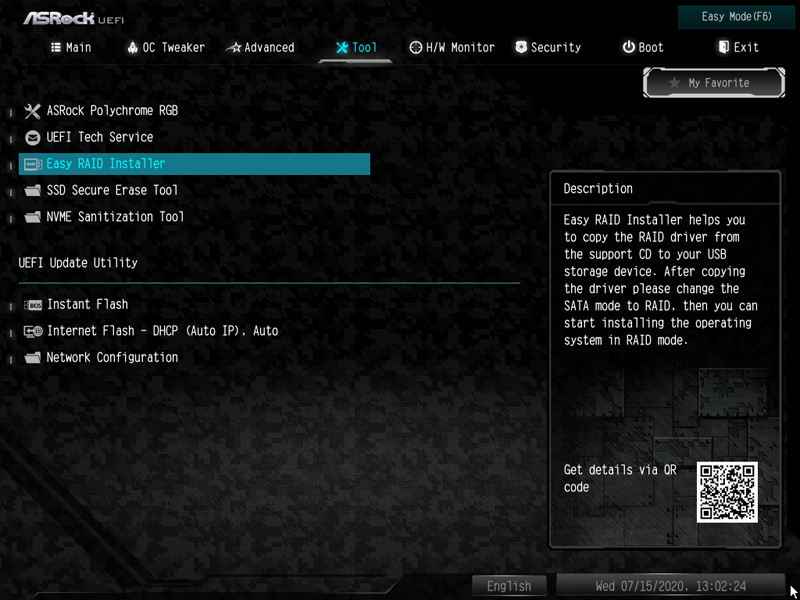Run Instant Flash BIOS update

(87, 304)
